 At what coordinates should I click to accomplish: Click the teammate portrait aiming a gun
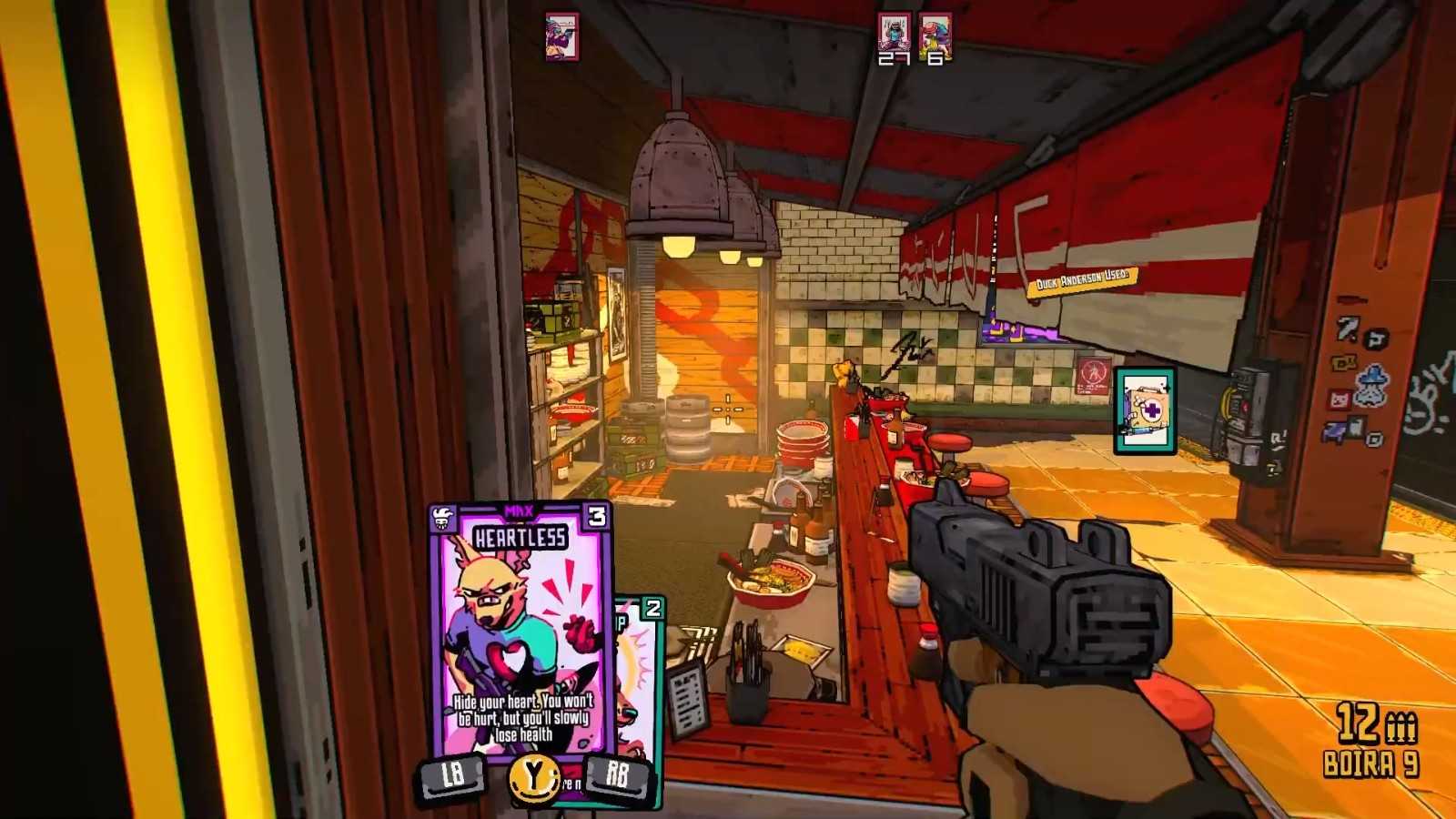[x=561, y=36]
